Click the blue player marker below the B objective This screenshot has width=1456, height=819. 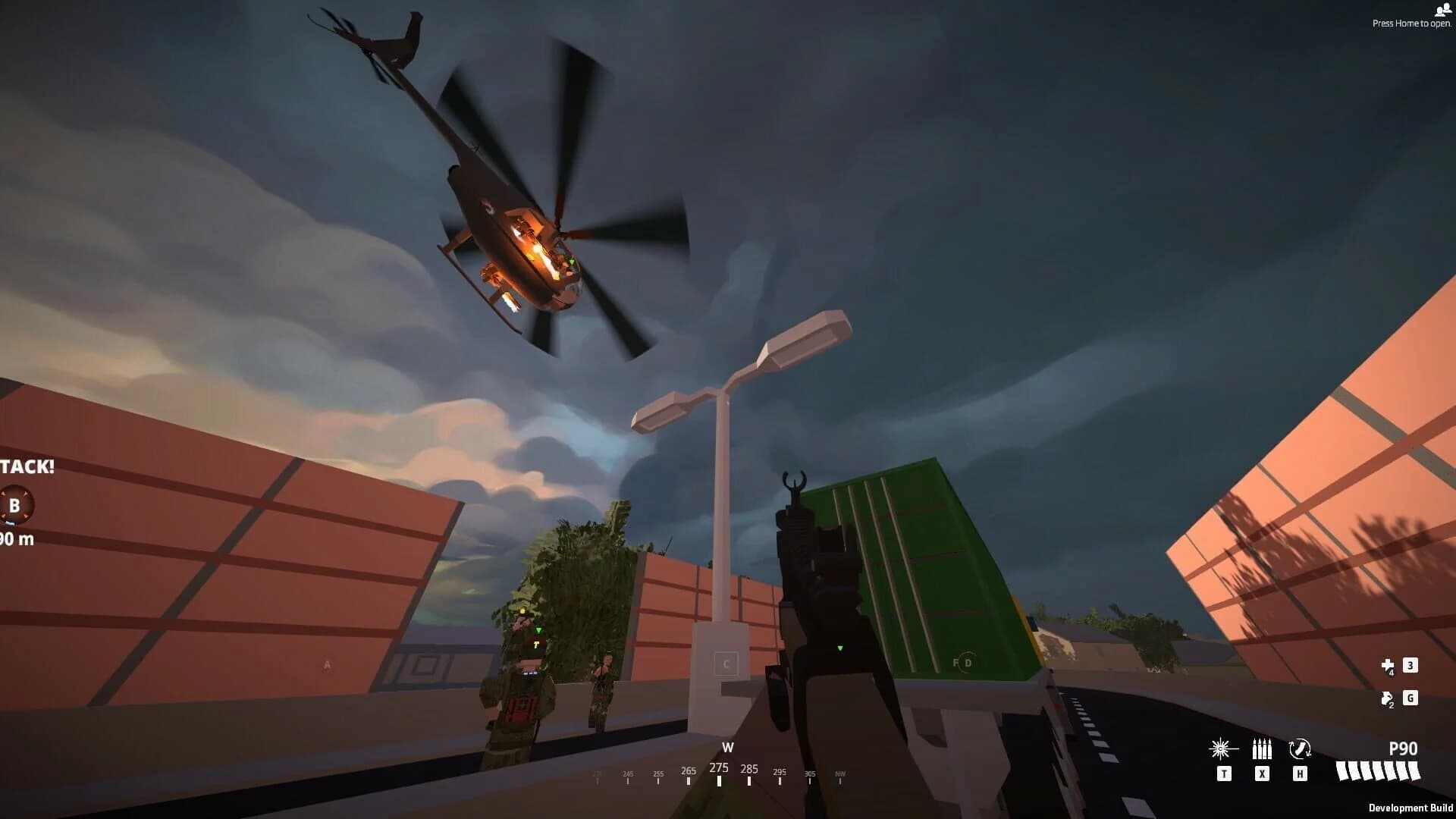click(x=10, y=522)
